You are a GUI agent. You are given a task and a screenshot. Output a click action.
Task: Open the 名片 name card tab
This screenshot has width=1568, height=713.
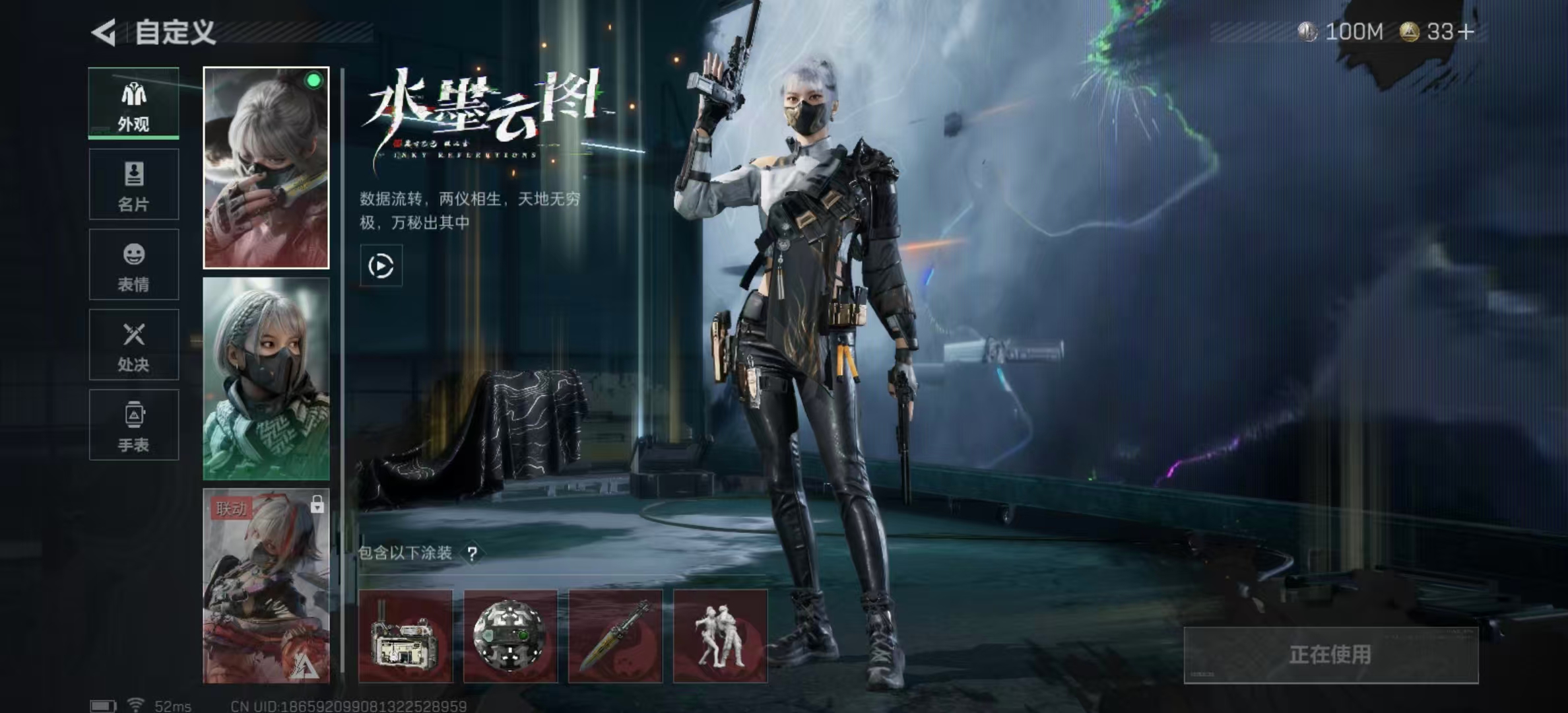[x=134, y=184]
